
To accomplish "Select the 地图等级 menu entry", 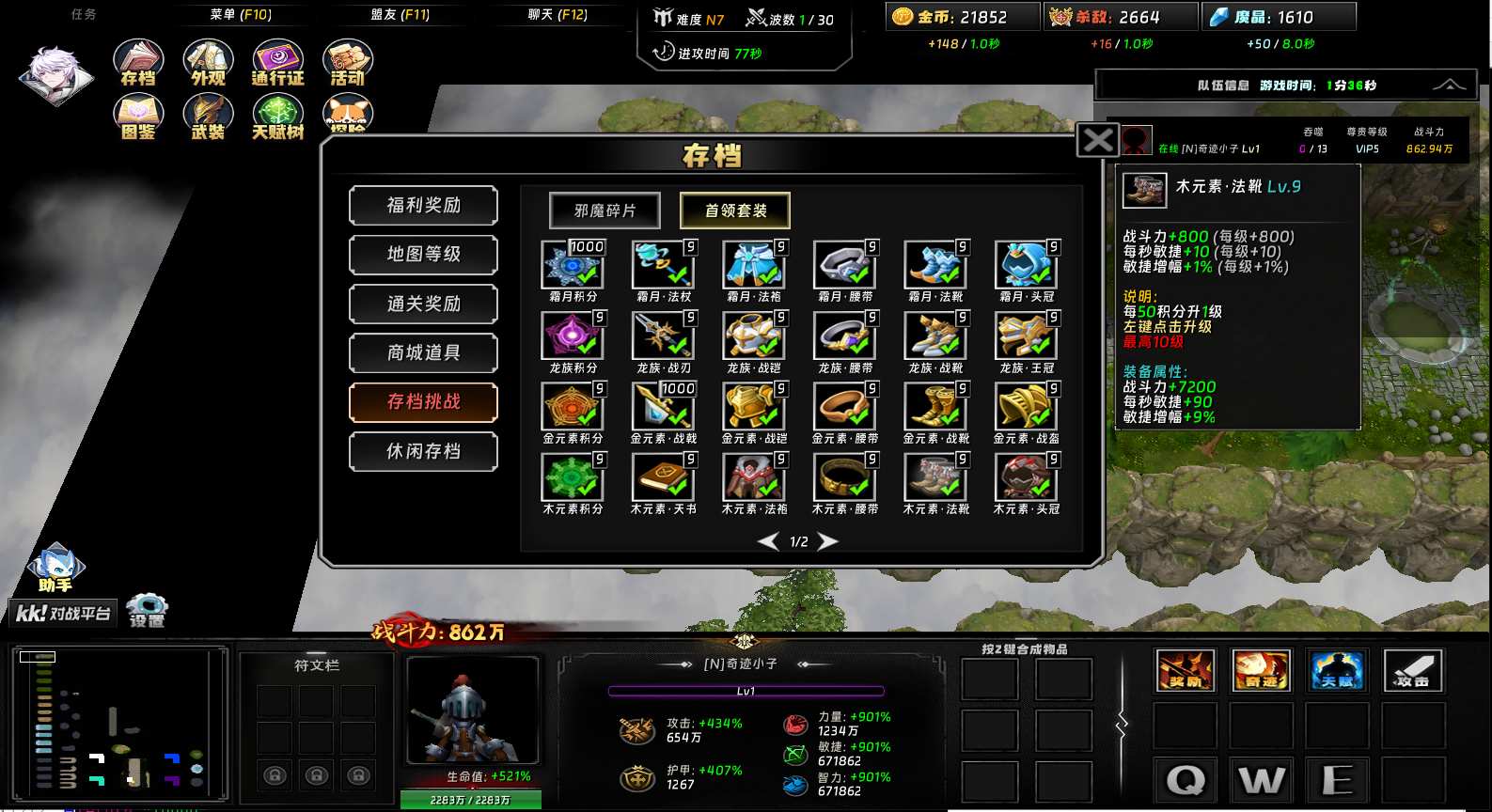I will 423,255.
